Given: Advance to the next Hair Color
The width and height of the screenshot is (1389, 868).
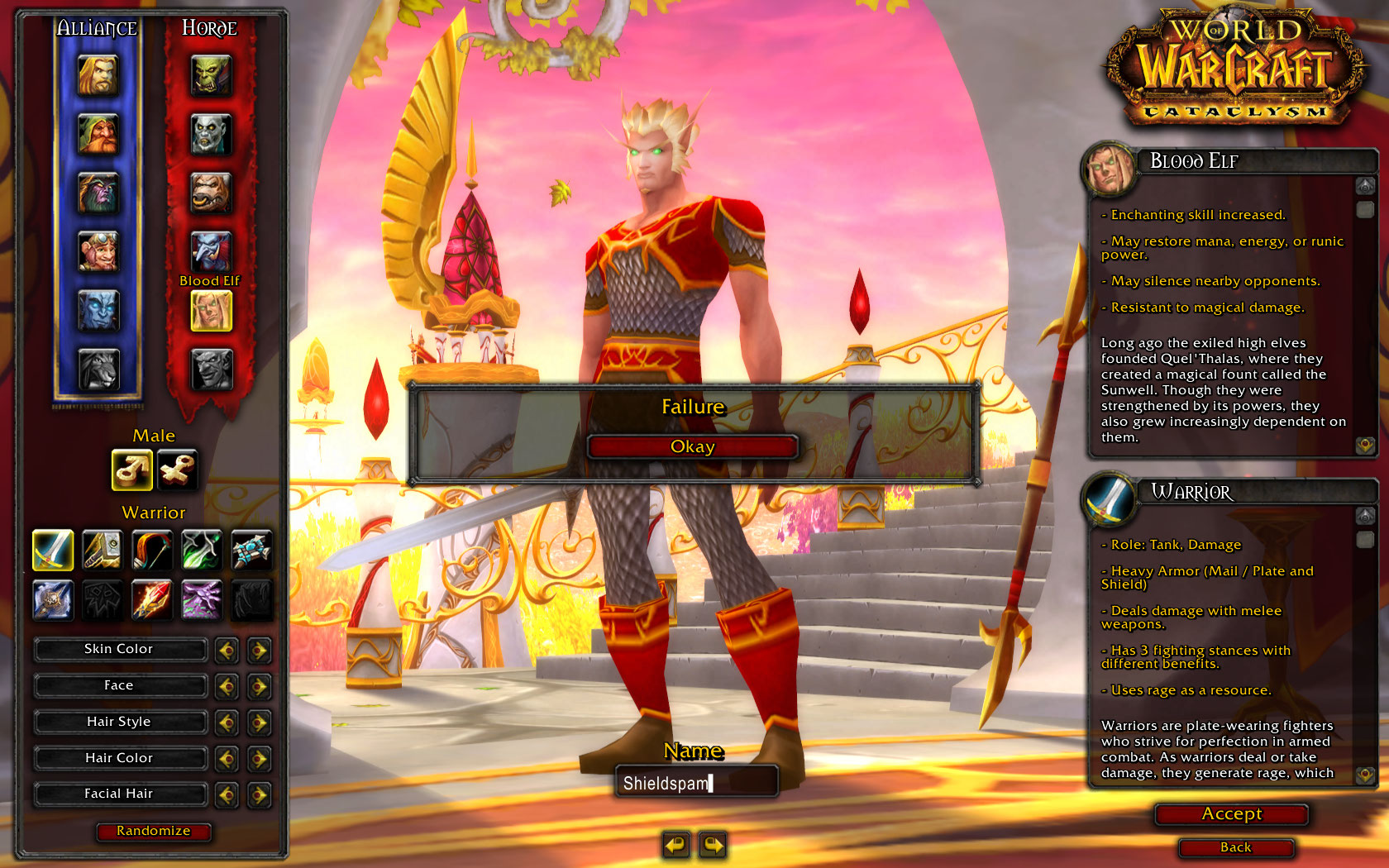Looking at the screenshot, I should click(x=259, y=758).
